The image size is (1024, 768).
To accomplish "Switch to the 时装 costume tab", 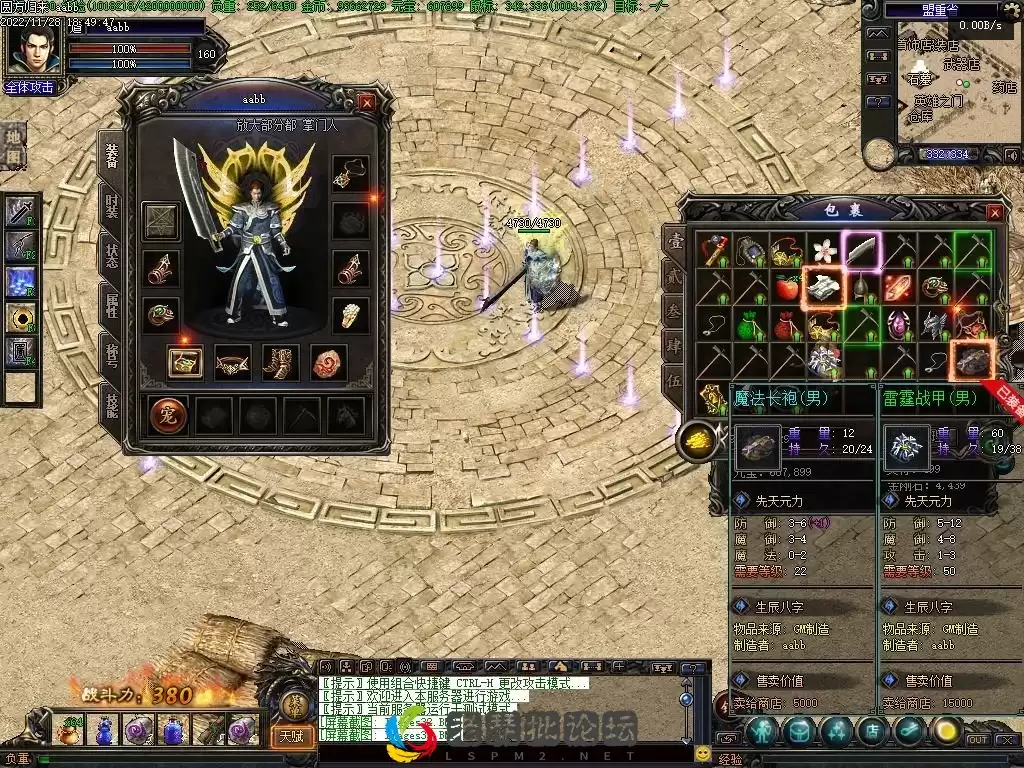I will pyautogui.click(x=111, y=205).
